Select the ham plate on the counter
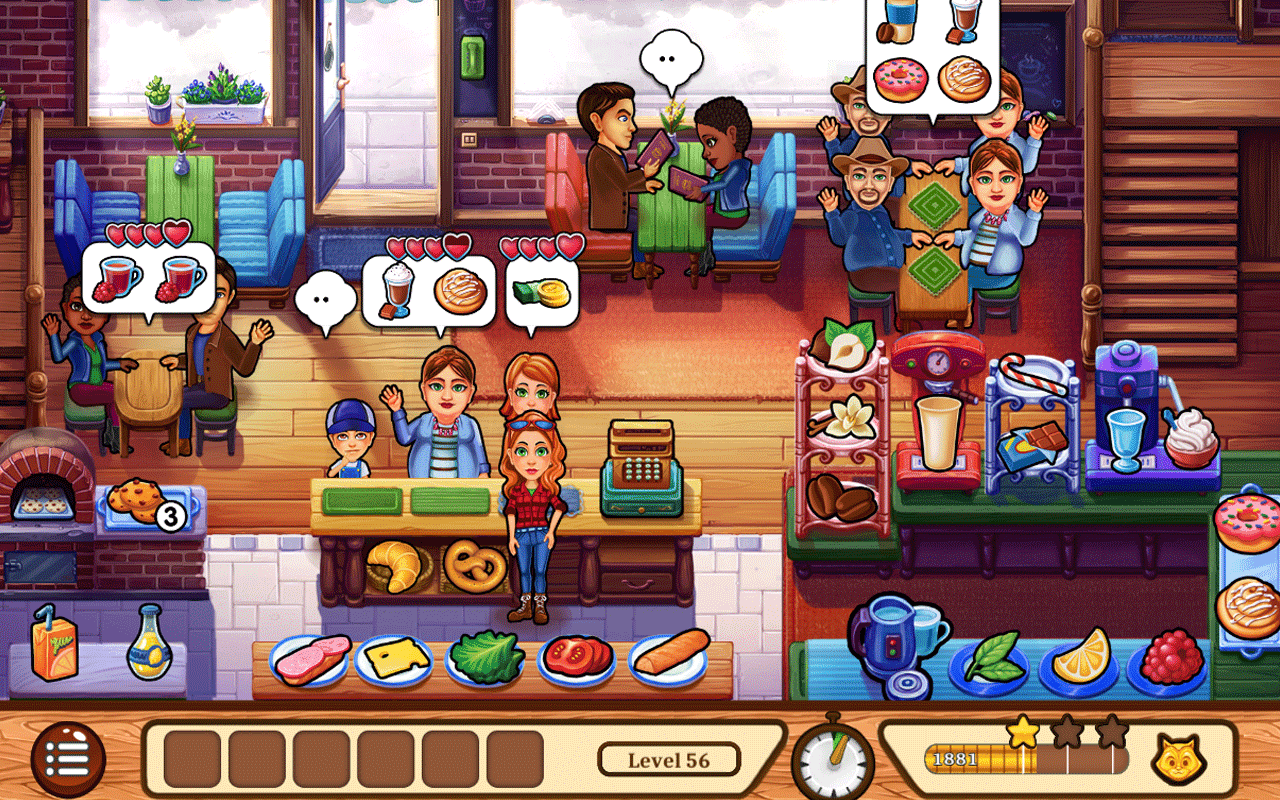 click(x=310, y=659)
